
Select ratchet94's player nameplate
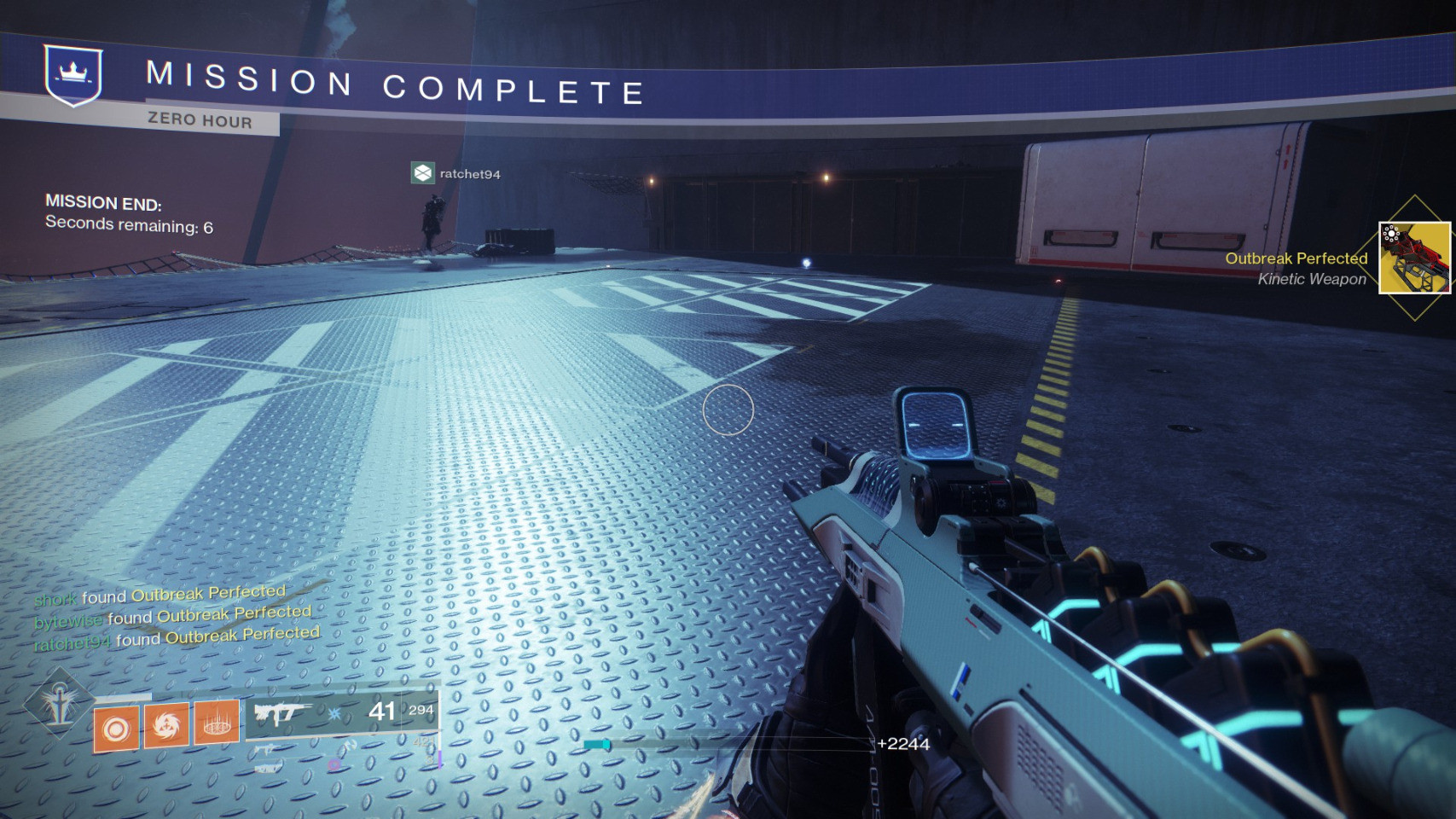click(456, 174)
